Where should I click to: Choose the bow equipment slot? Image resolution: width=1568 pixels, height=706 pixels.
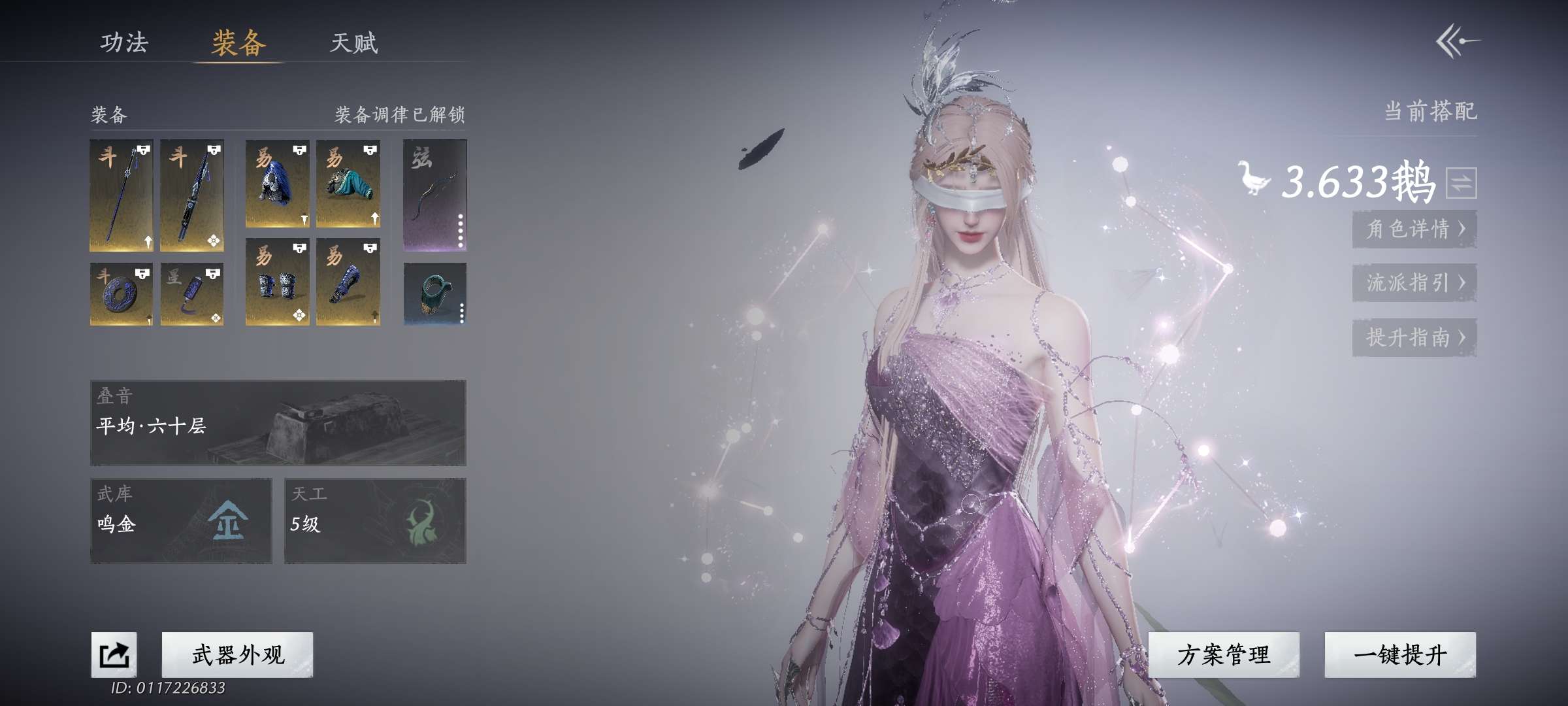(434, 195)
